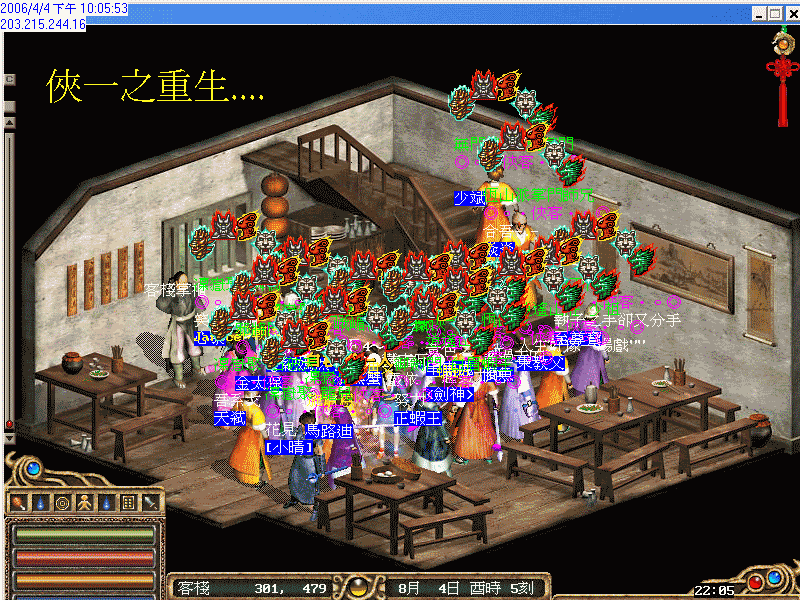Viewport: 800px width, 600px height.
Task: Close the game window
Action: click(790, 14)
